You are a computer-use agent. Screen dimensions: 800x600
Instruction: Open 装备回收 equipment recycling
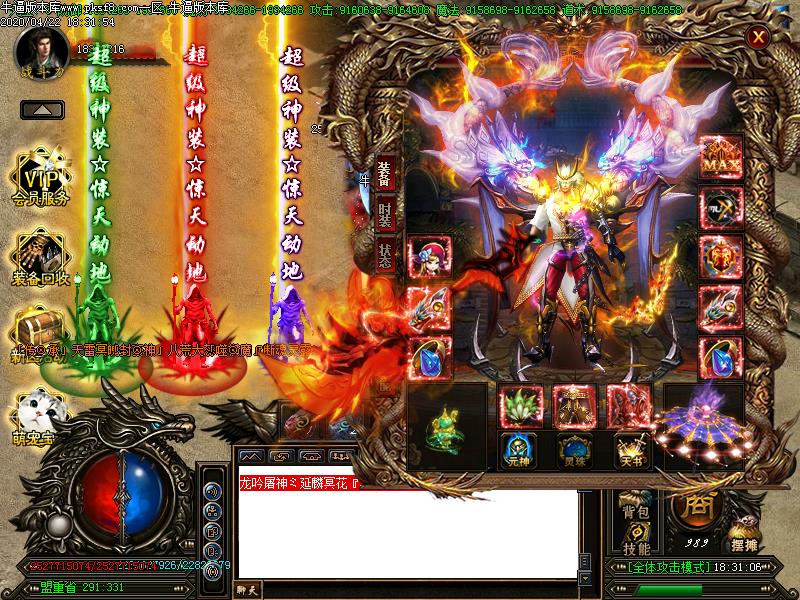(x=41, y=259)
